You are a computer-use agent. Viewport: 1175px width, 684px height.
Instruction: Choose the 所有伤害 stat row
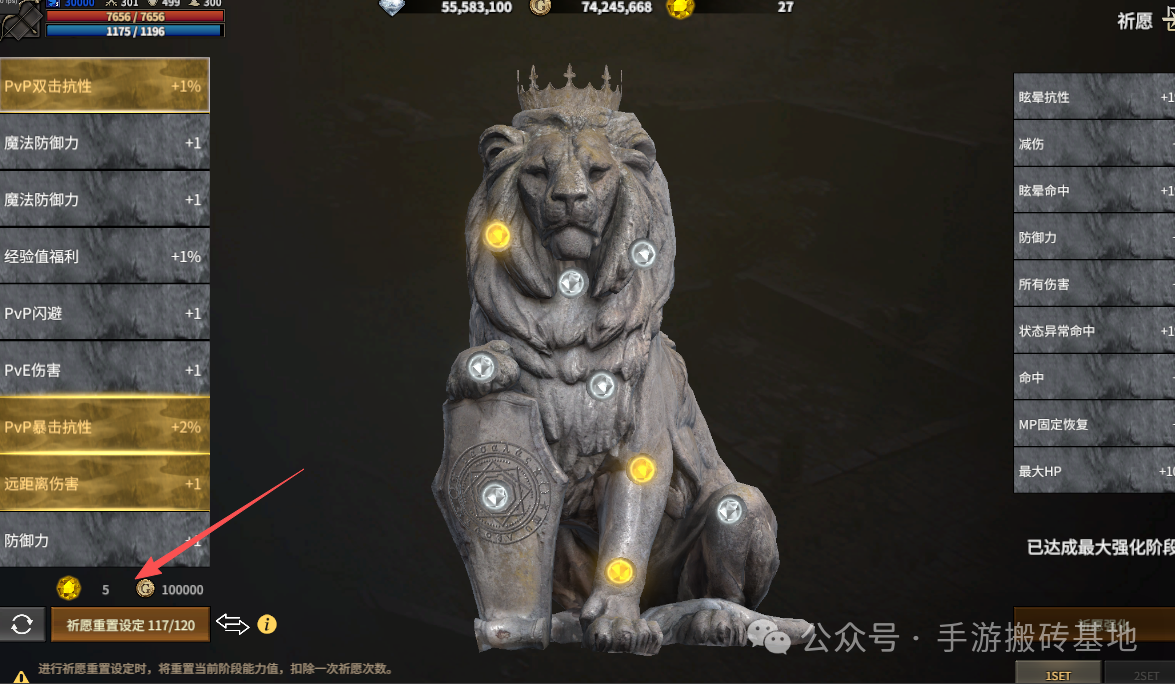pyautogui.click(x=1095, y=284)
